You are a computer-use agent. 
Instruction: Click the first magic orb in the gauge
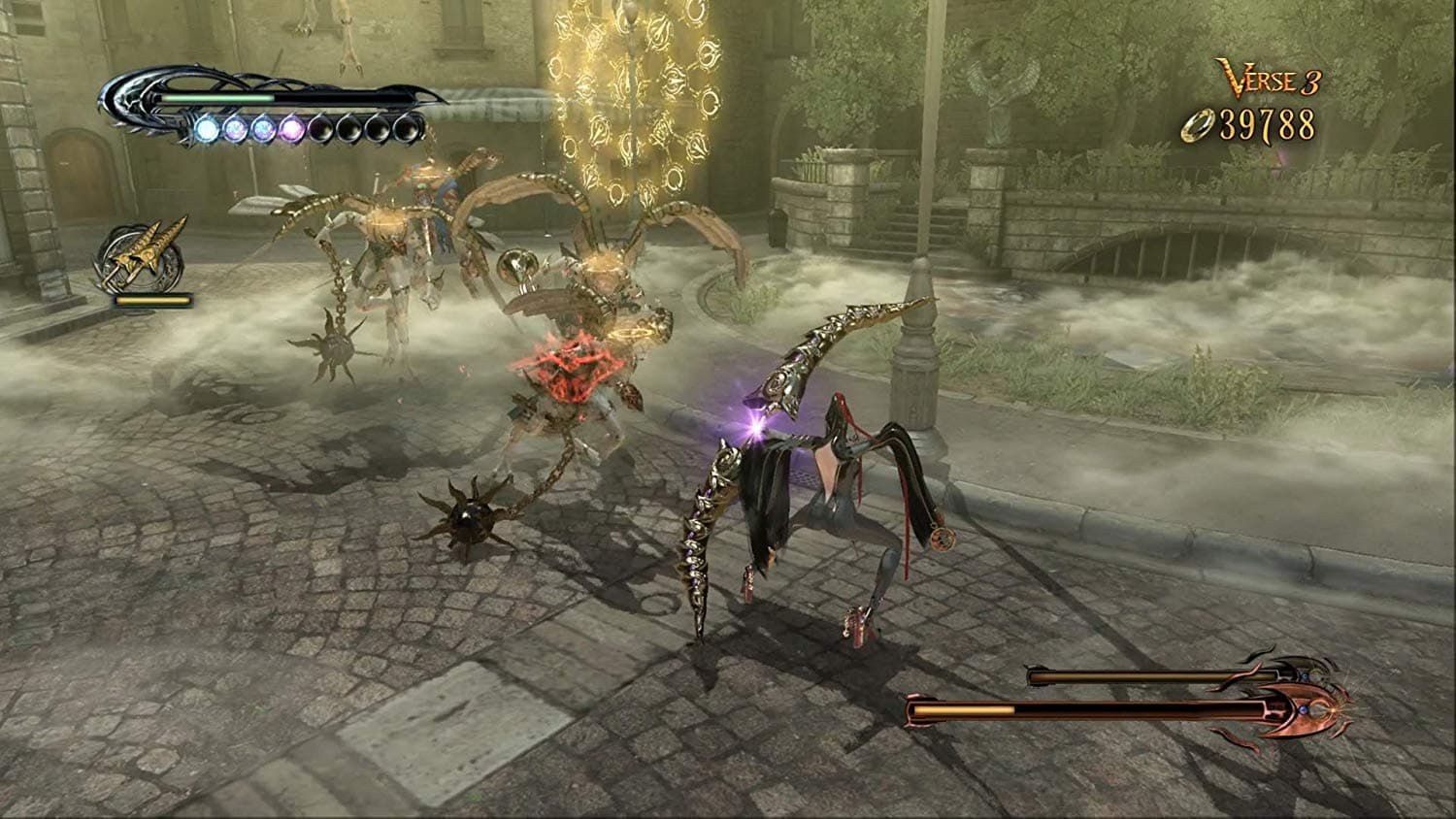pyautogui.click(x=207, y=129)
